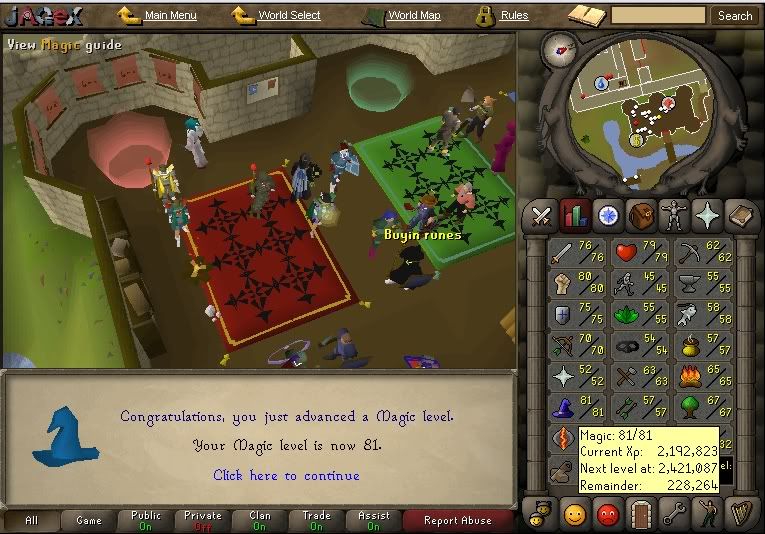
Task: Report Abuse button in chat bar
Action: [x=457, y=520]
